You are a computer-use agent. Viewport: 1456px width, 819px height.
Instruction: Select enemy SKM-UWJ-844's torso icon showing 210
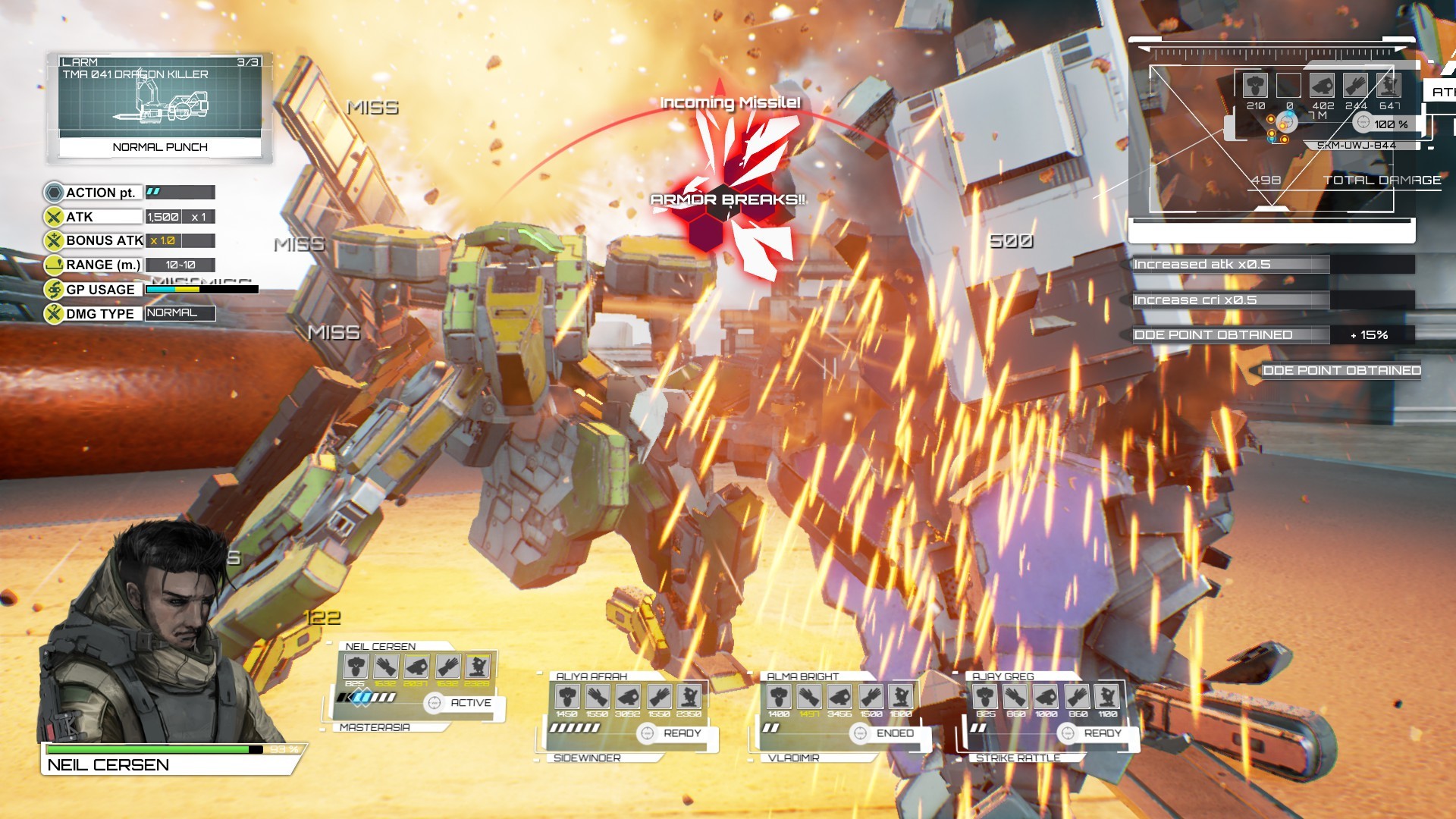(1255, 86)
